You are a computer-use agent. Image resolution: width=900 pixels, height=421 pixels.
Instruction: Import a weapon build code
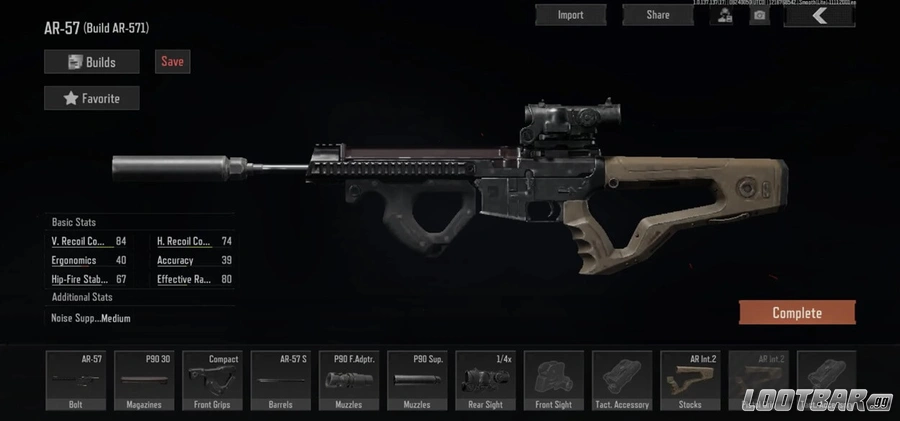(570, 15)
